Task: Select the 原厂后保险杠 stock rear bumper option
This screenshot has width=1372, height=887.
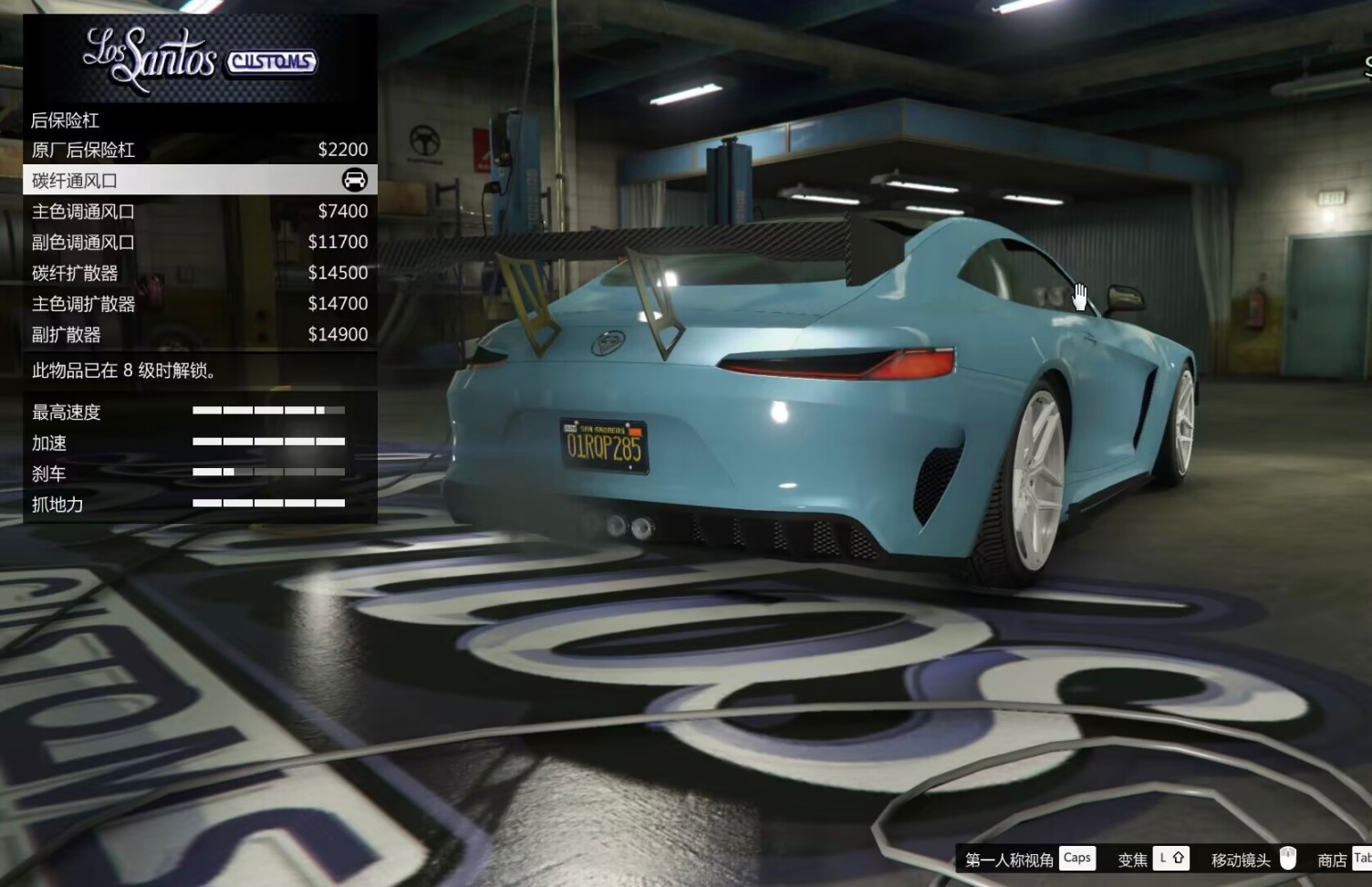Action: pos(199,150)
